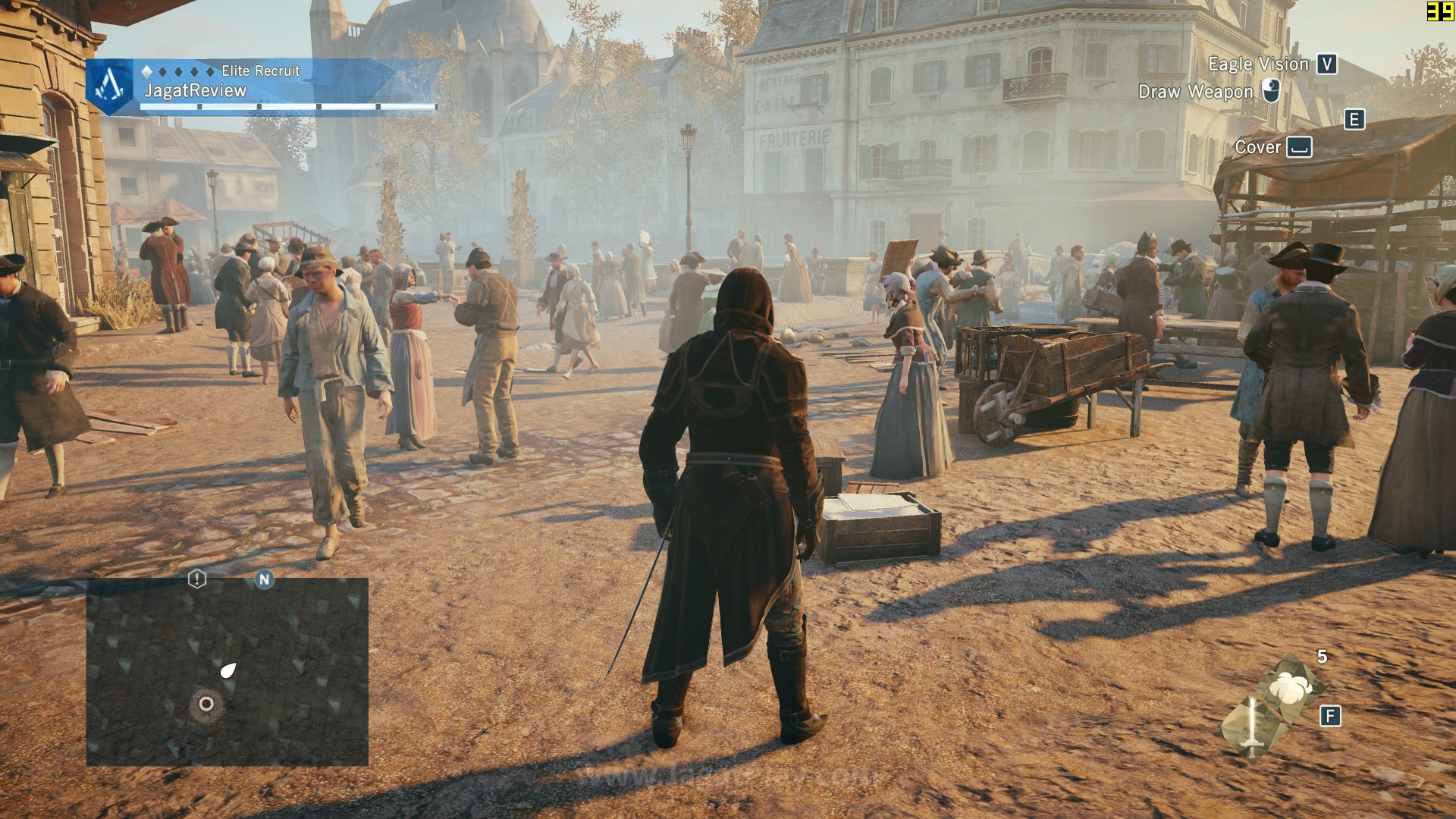Click the minimap panel

227,671
